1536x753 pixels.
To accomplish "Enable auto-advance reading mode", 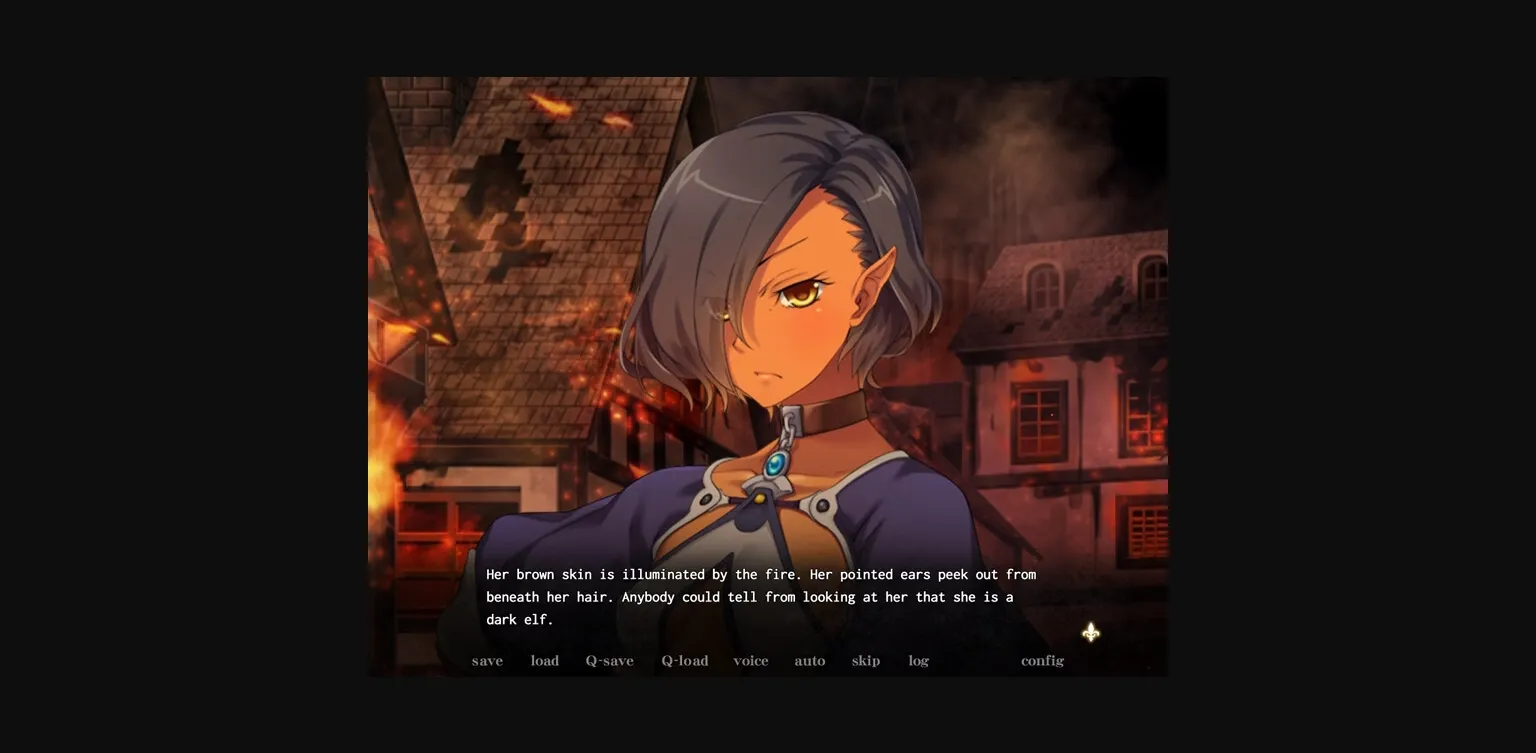I will [x=810, y=660].
